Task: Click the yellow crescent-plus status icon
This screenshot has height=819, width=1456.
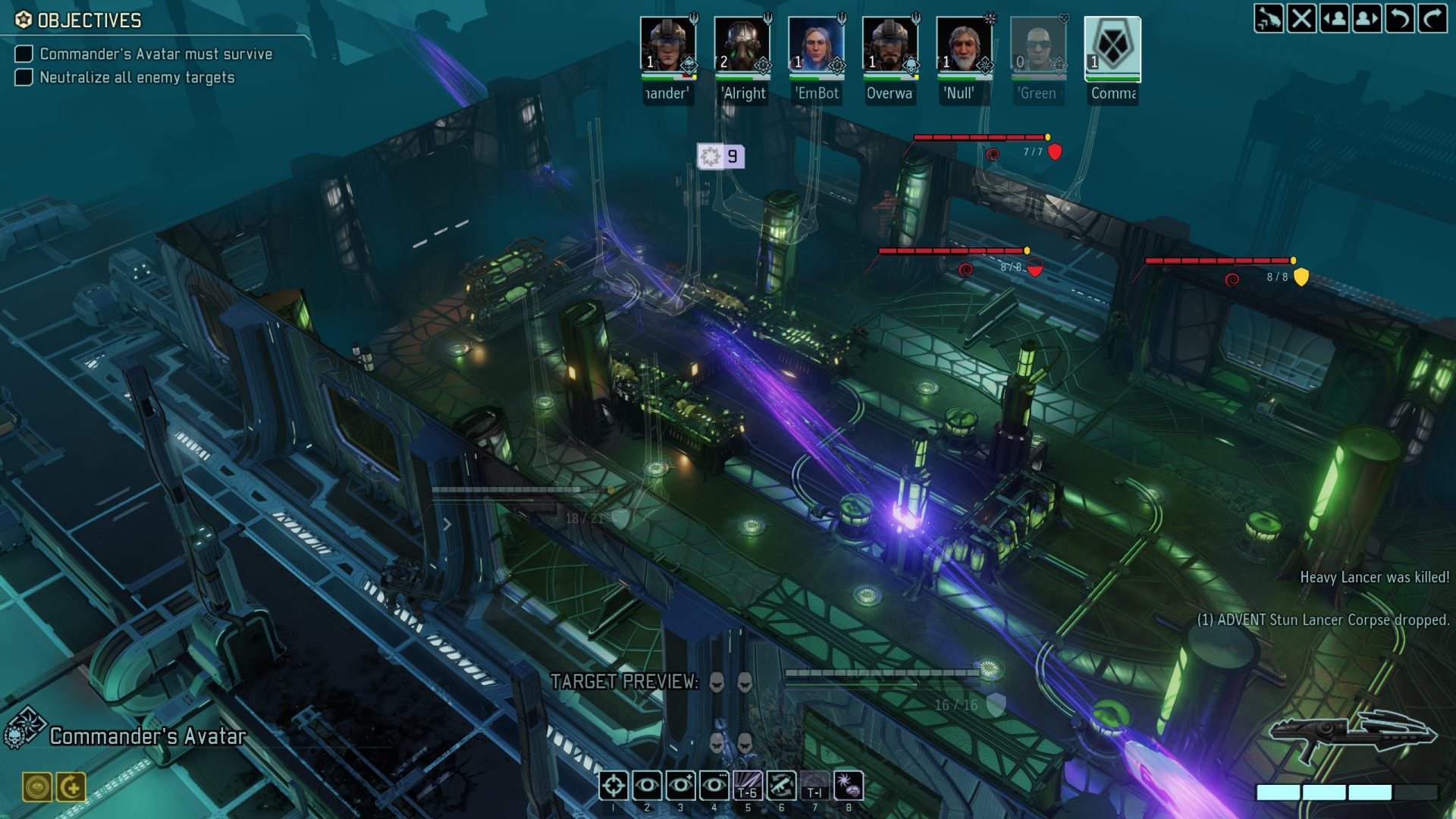Action: tap(72, 787)
